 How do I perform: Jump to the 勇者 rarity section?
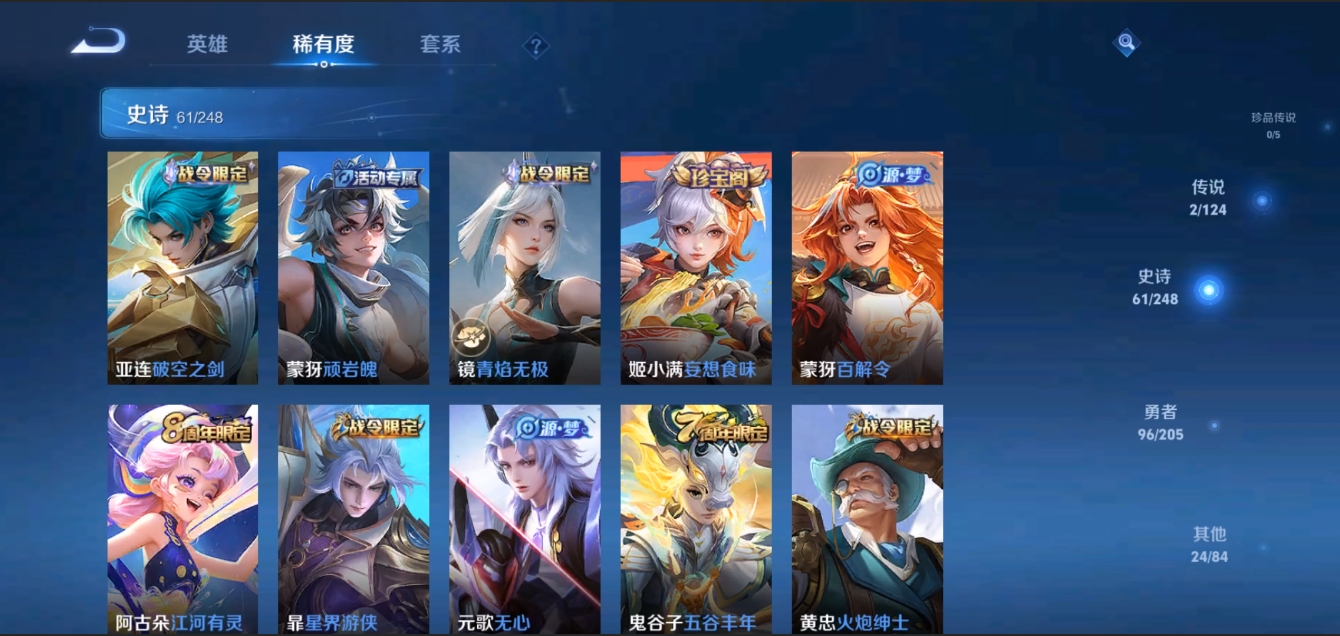pos(1161,421)
